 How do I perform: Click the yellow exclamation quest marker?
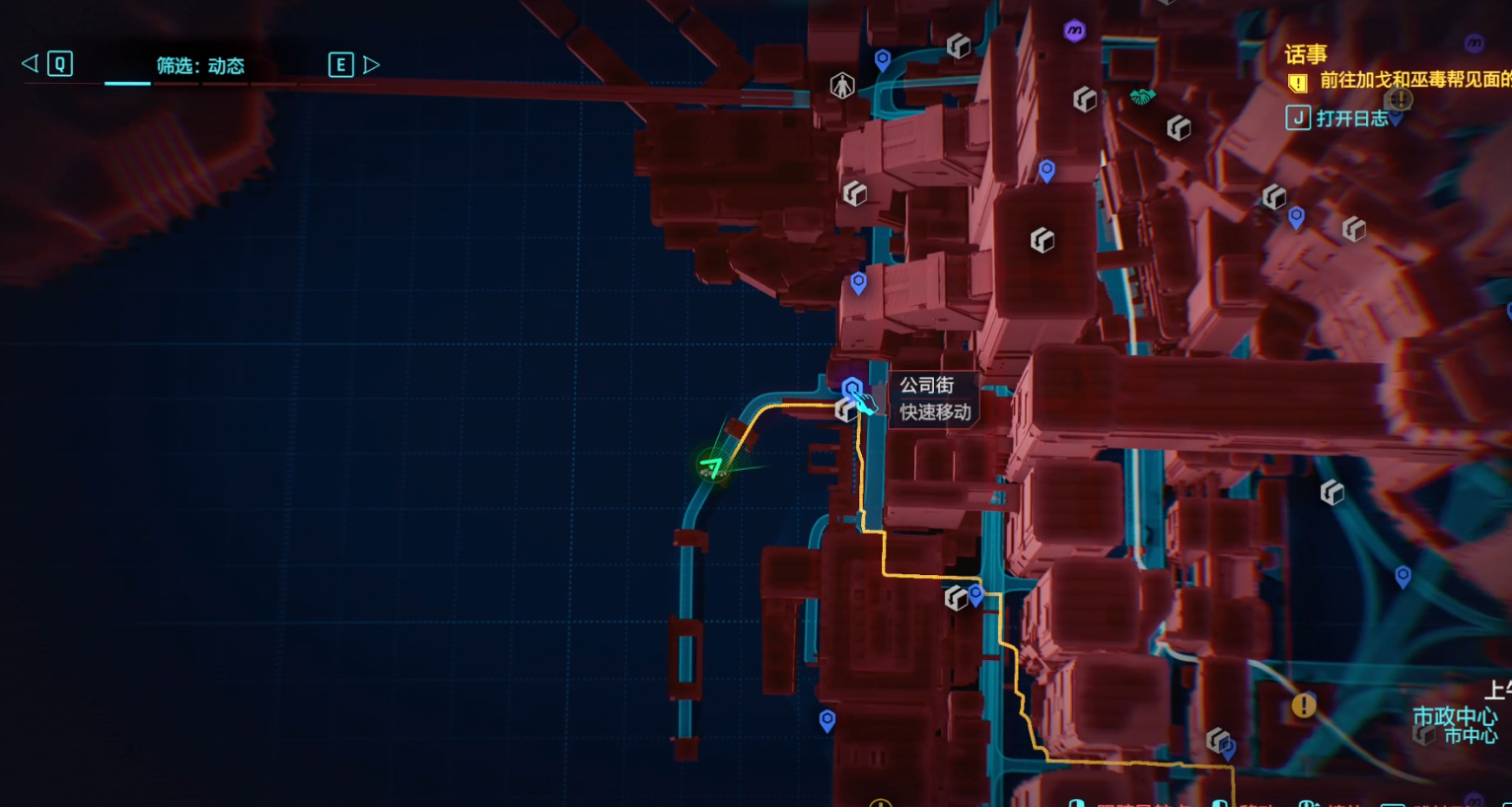pos(1304,705)
